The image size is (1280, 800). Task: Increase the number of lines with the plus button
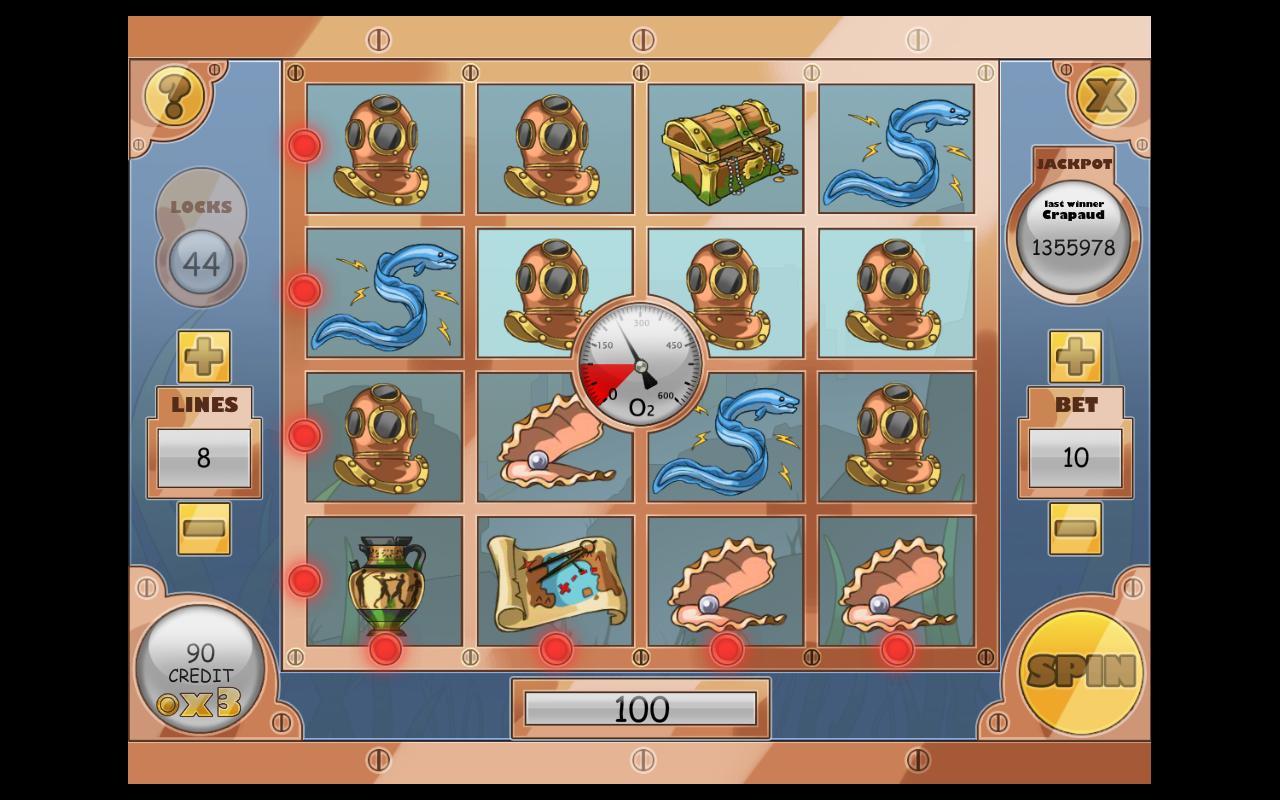point(203,356)
